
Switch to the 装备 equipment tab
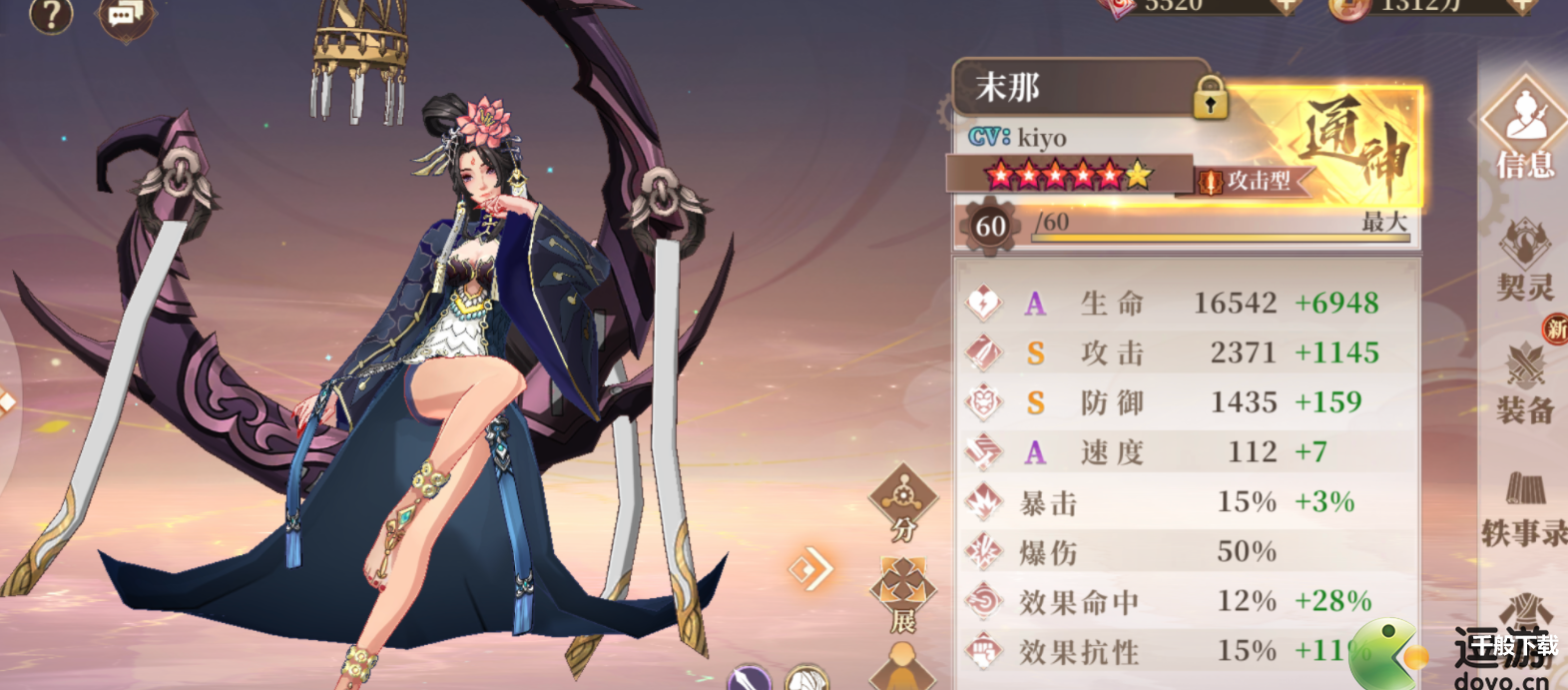point(1525,384)
